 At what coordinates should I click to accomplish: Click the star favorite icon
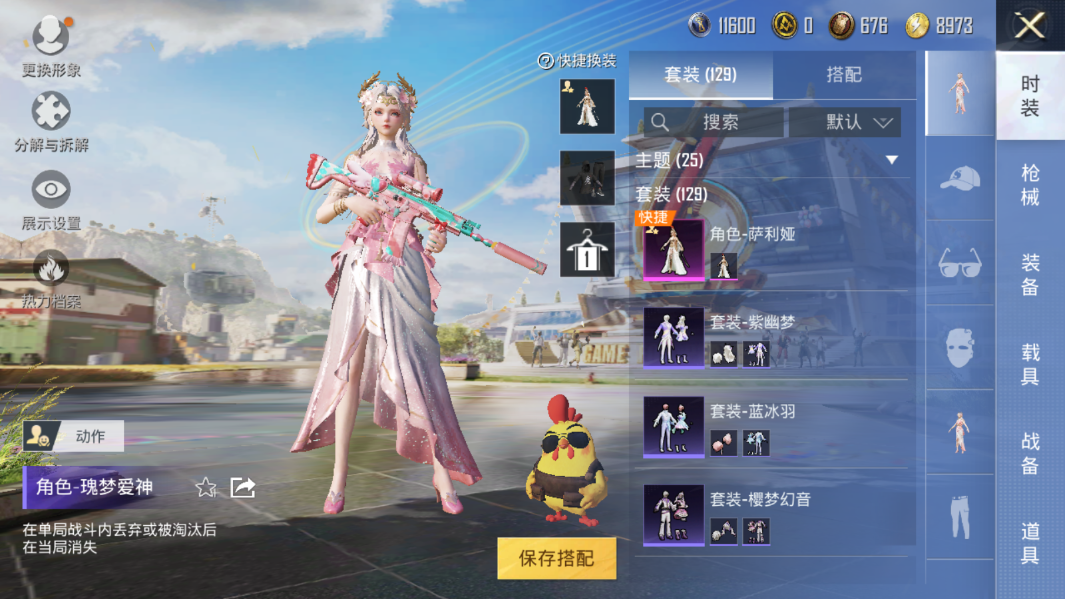coord(206,487)
